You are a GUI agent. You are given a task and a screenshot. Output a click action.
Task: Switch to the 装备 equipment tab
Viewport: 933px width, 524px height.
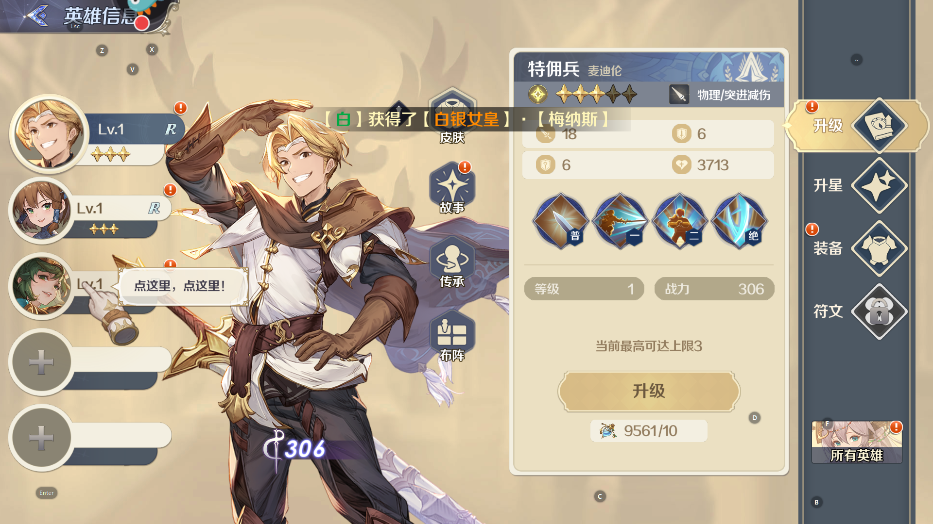click(x=860, y=248)
